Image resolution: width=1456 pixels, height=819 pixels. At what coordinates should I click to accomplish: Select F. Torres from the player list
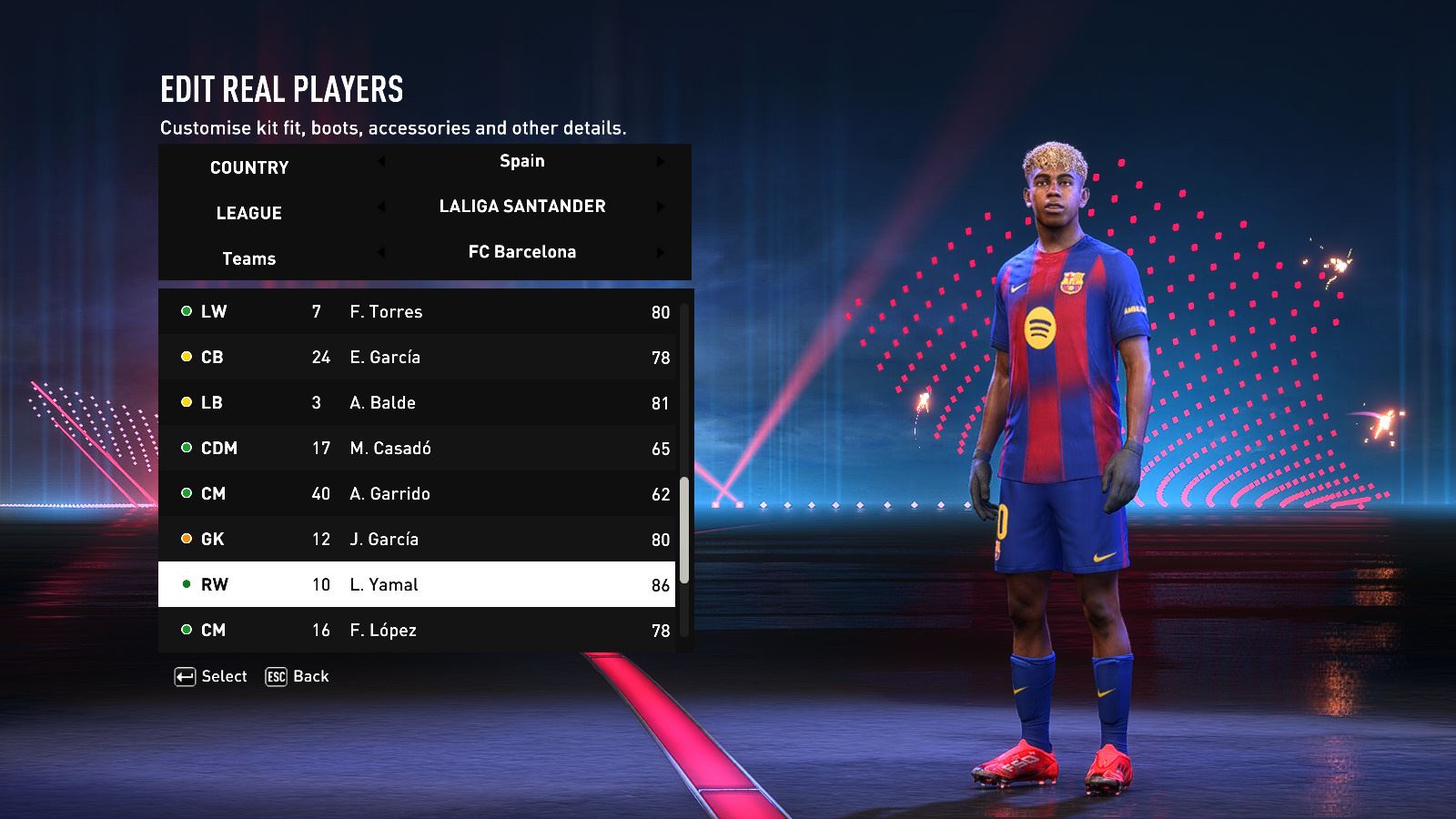coord(417,311)
